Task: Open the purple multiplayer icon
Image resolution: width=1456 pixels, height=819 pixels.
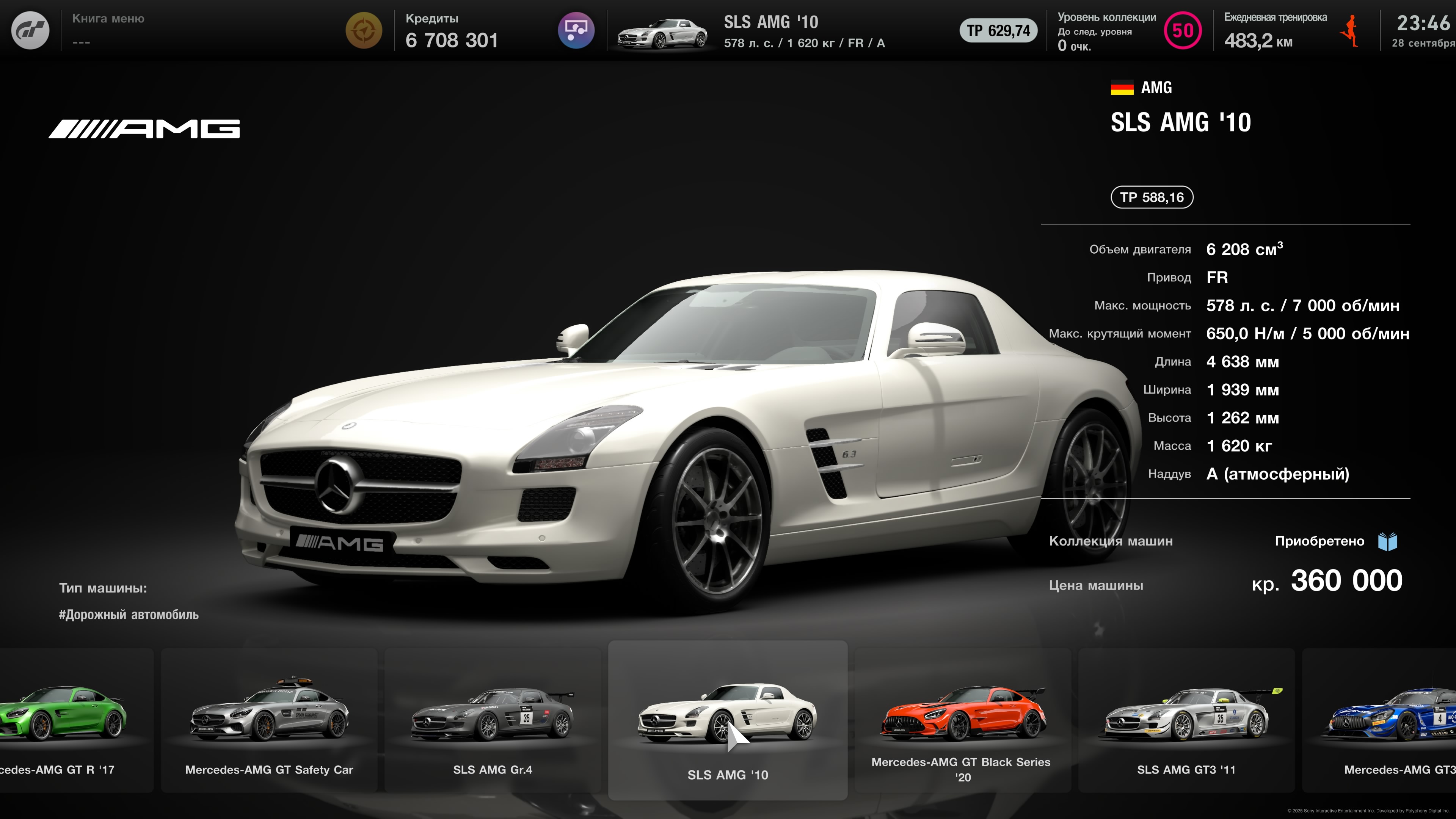Action: (576, 30)
